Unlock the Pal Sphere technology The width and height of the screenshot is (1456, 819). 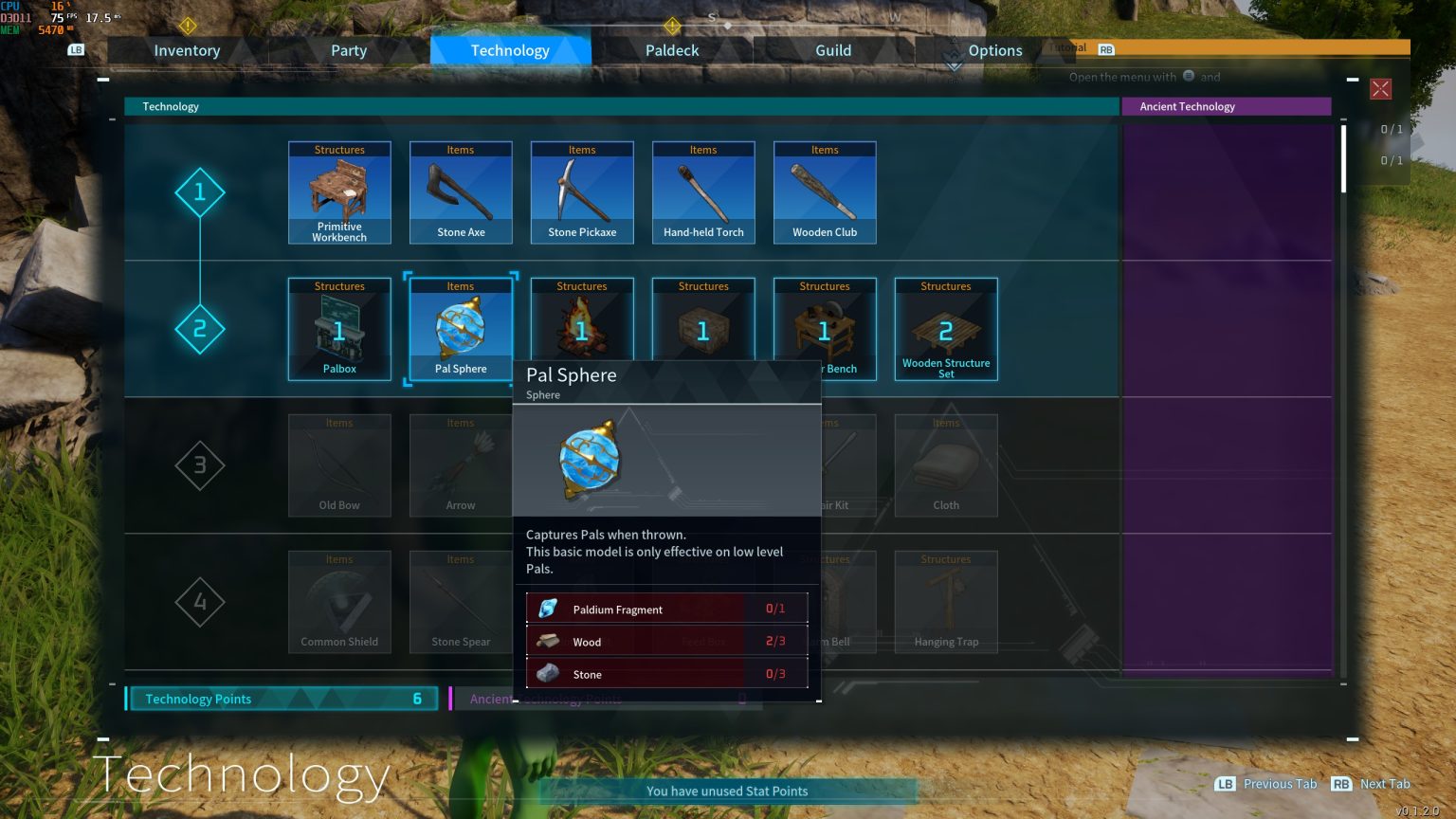(461, 329)
